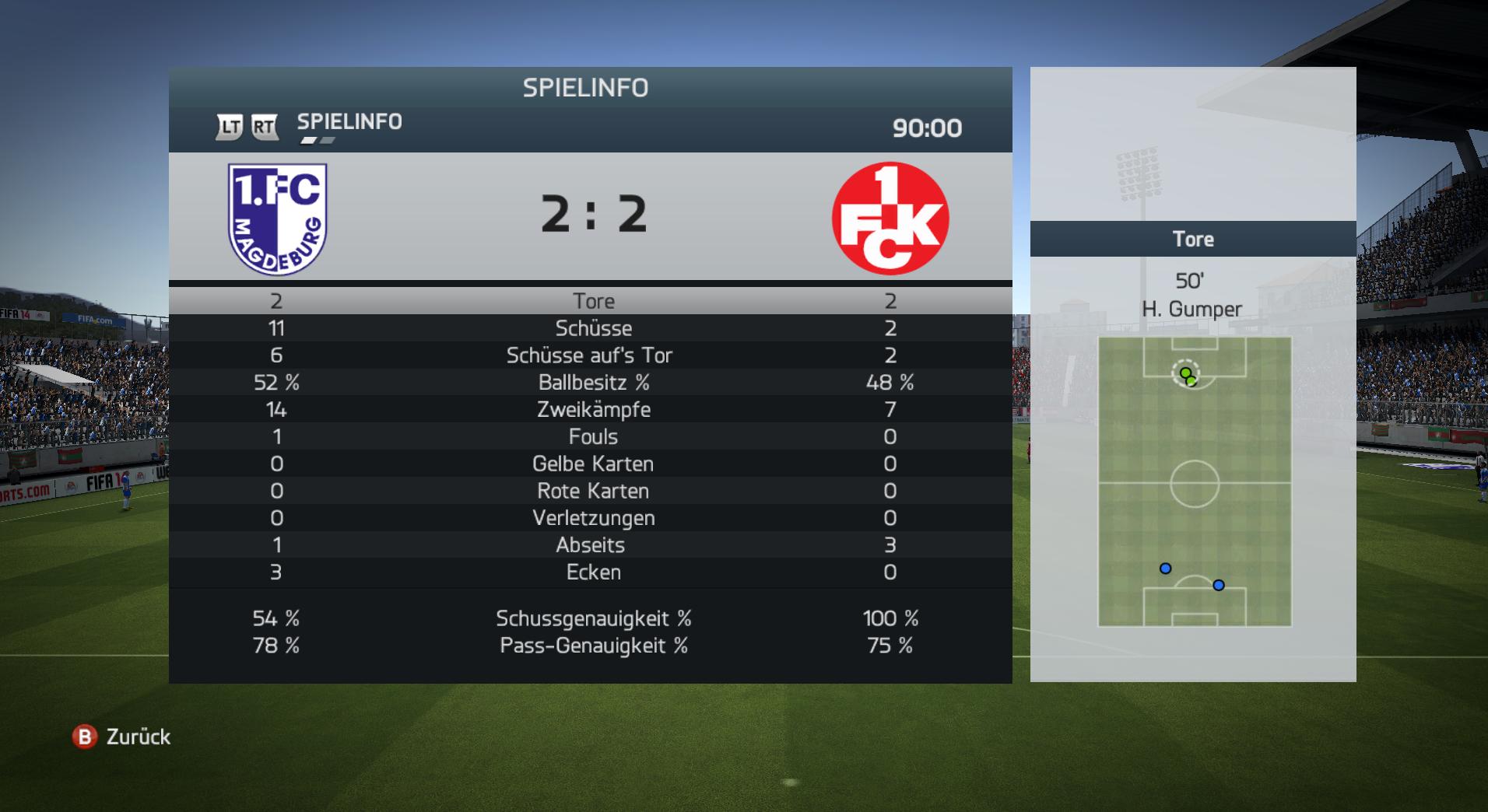This screenshot has width=1488, height=812.
Task: Select the highlighted green goal marker
Action: [1185, 373]
